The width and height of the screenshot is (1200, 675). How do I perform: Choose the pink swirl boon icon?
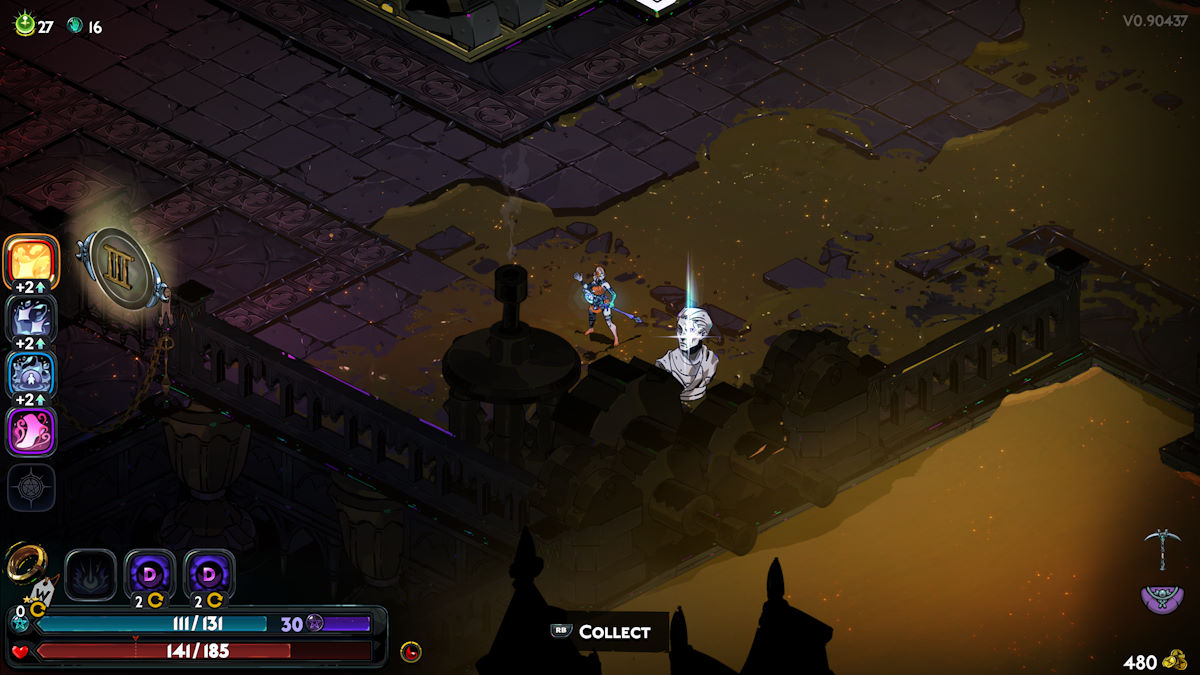click(32, 432)
